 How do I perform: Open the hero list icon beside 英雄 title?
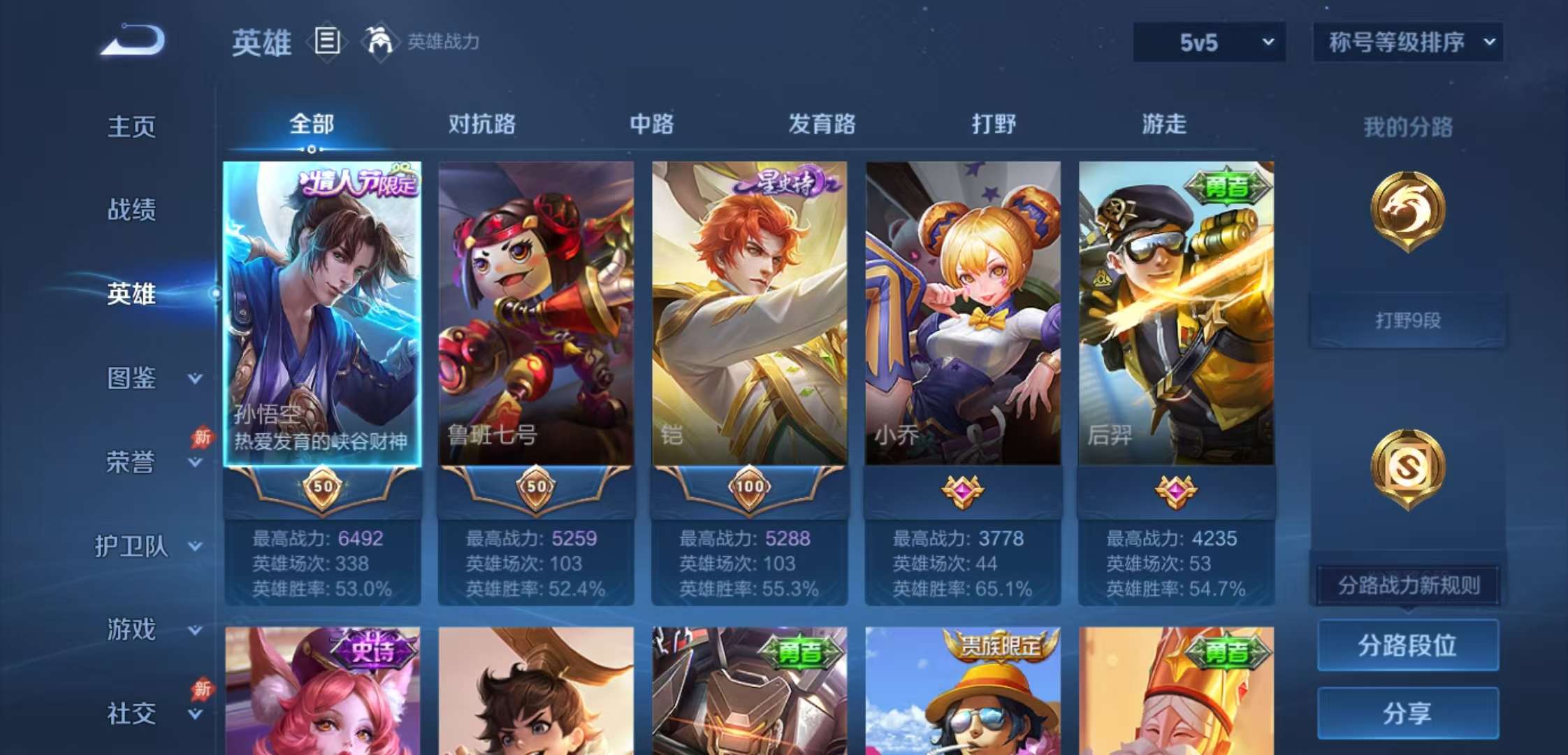pyautogui.click(x=326, y=42)
